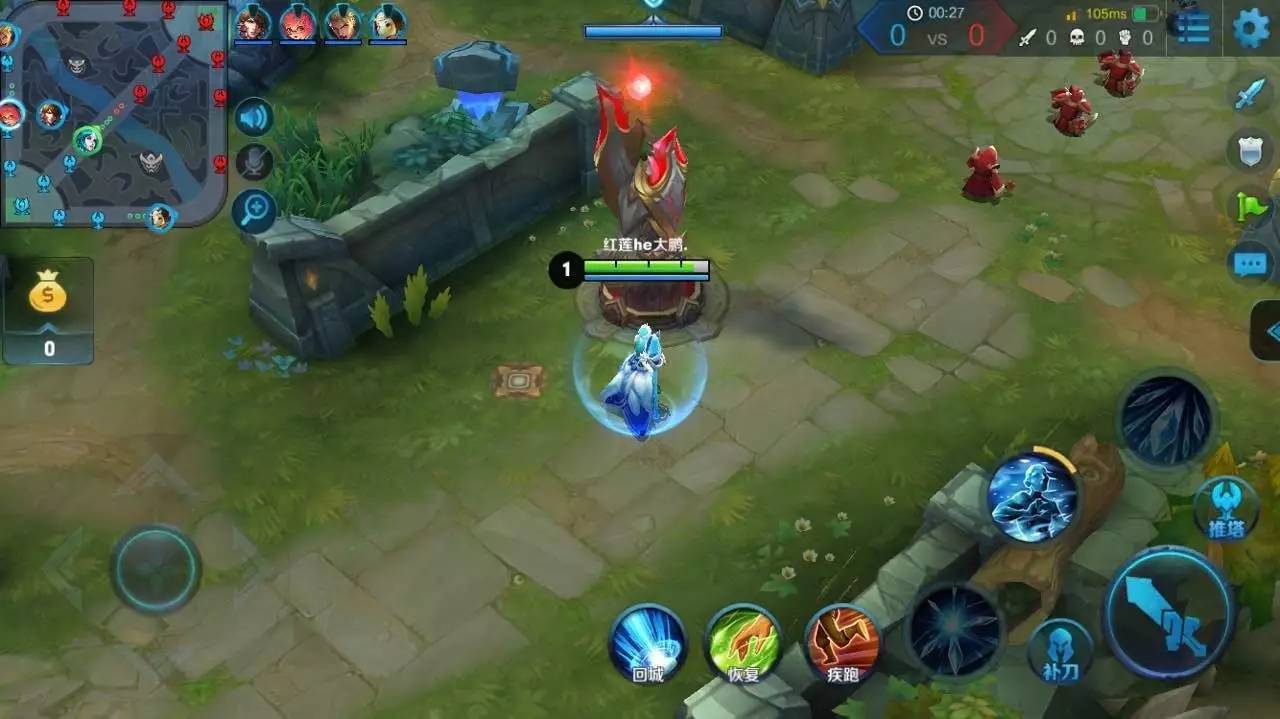The width and height of the screenshot is (1280, 719).
Task: Click the magnifying glass zoom button
Action: 255,210
